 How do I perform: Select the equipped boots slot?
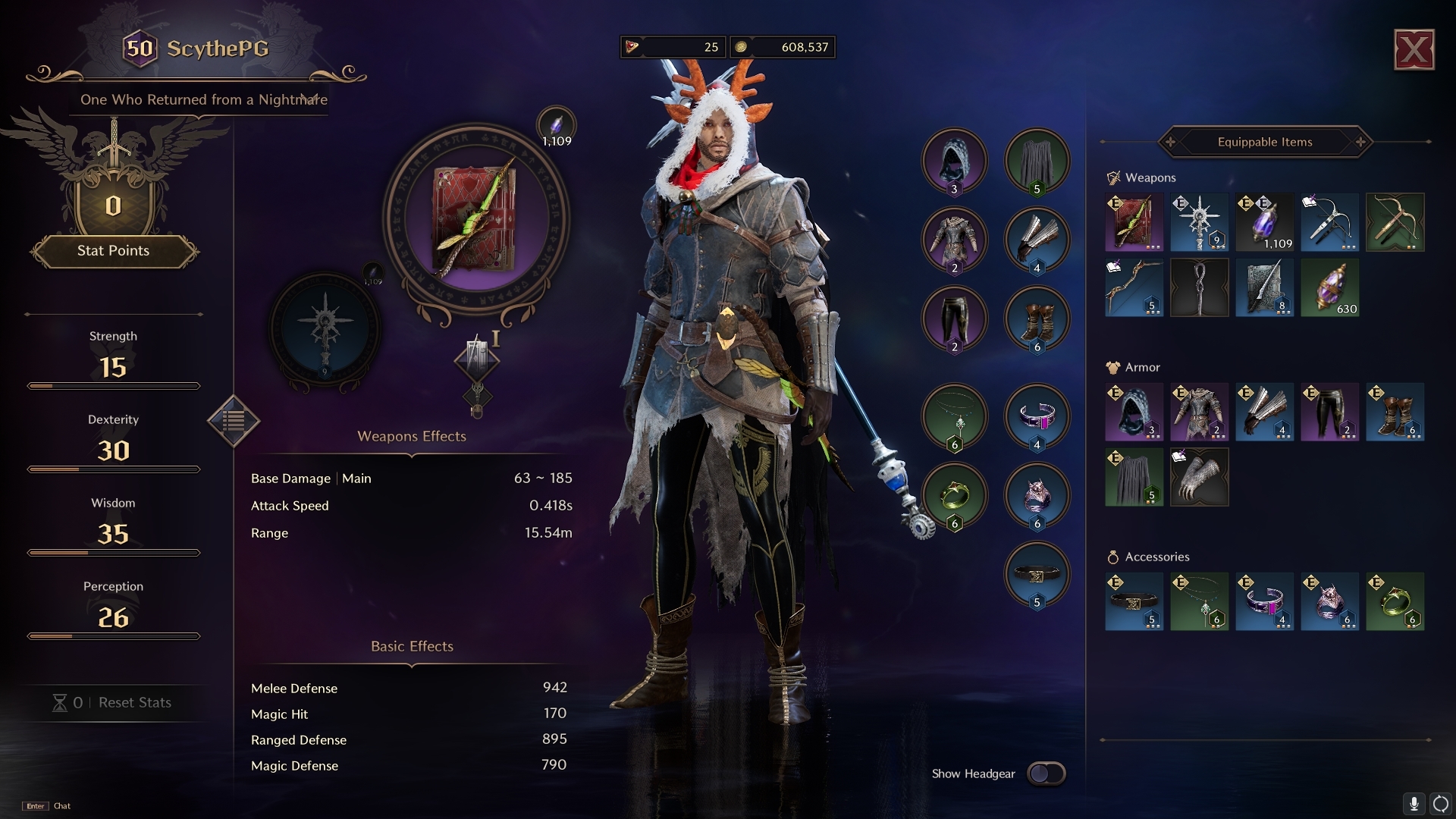pos(1037,319)
